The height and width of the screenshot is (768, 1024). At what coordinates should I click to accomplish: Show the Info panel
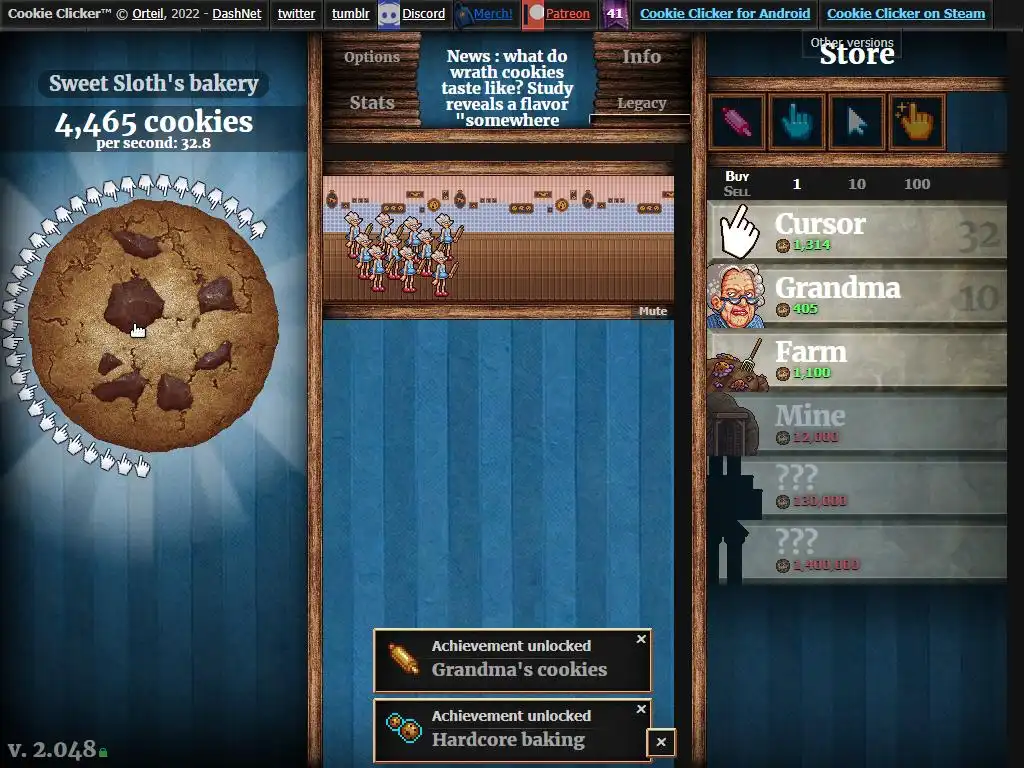point(641,57)
